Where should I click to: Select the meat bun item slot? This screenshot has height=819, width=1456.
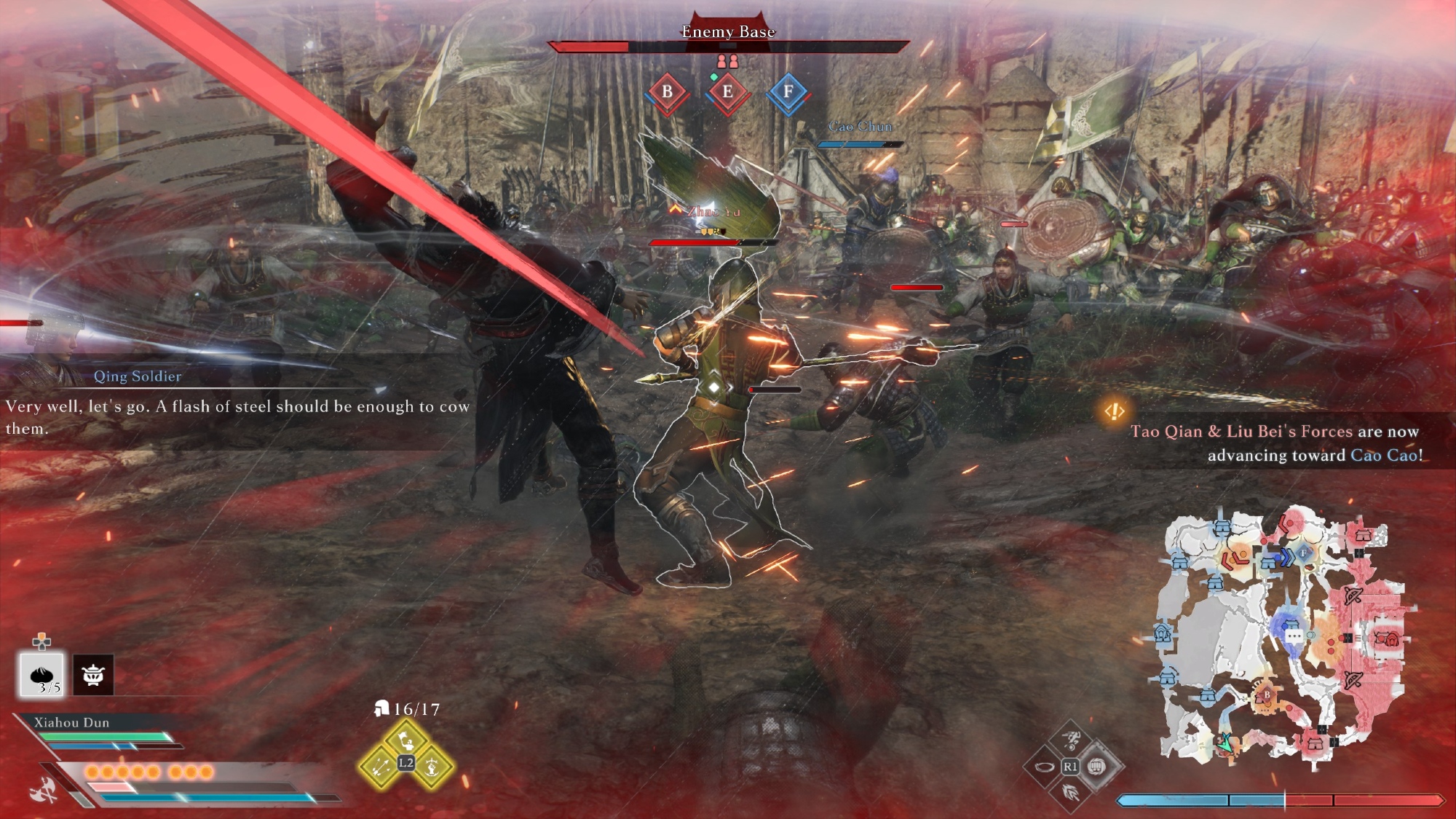[41, 674]
